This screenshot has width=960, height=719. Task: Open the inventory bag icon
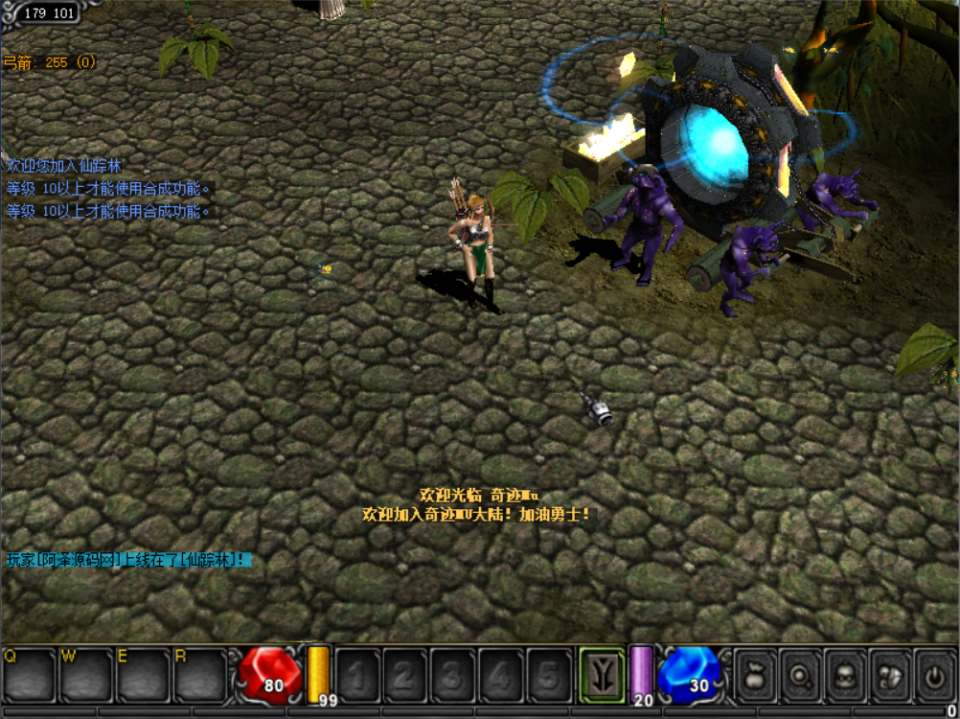coord(755,674)
